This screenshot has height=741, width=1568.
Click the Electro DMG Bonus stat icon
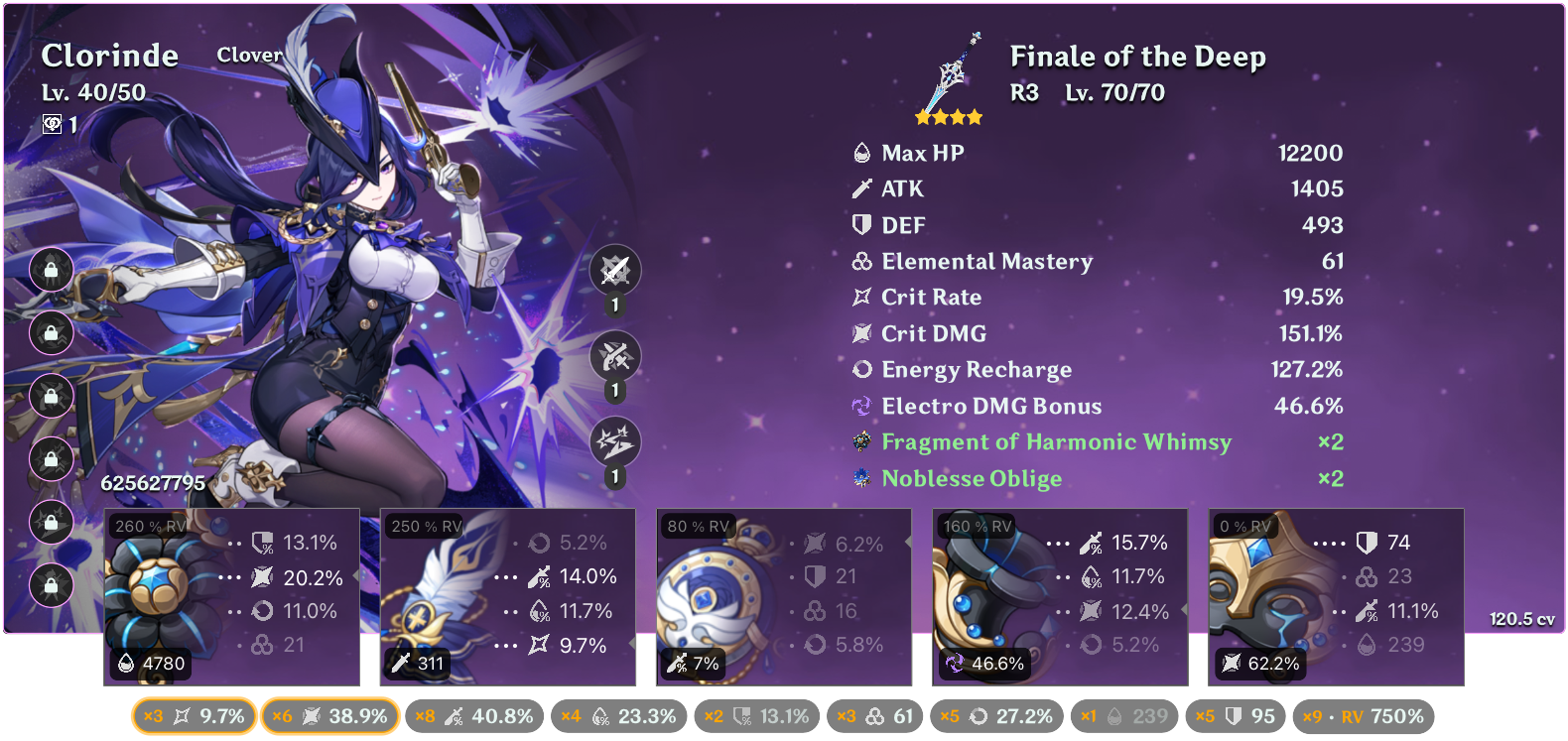860,406
